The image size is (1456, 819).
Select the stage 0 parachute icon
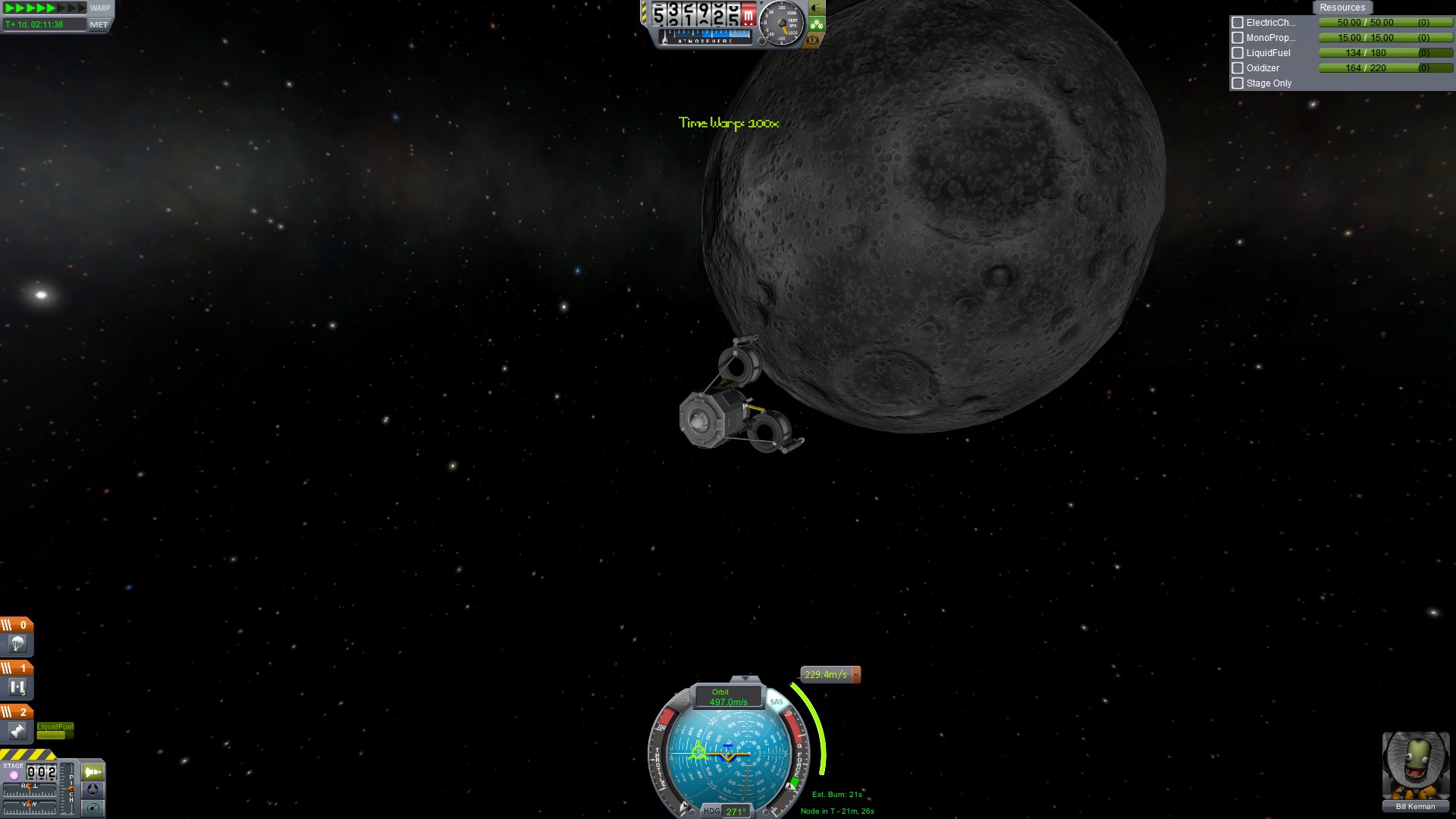coord(17,645)
